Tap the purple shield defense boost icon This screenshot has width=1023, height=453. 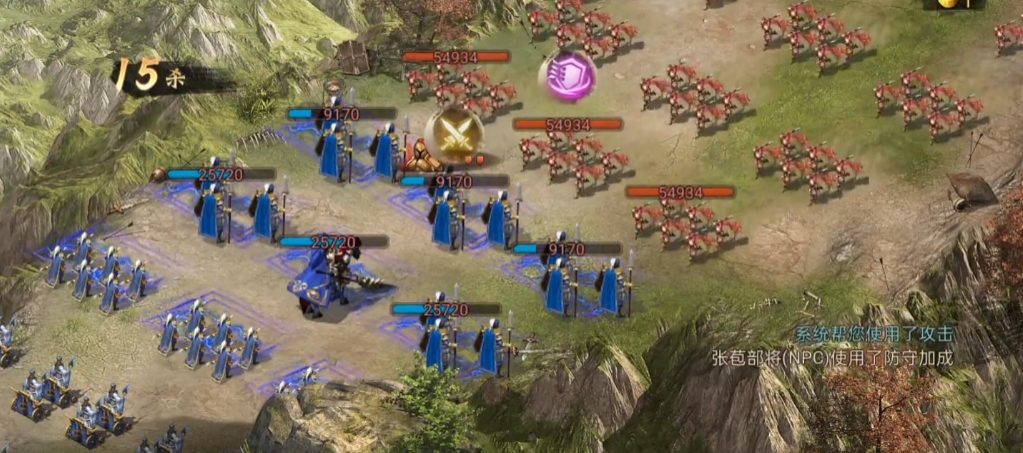click(x=568, y=76)
